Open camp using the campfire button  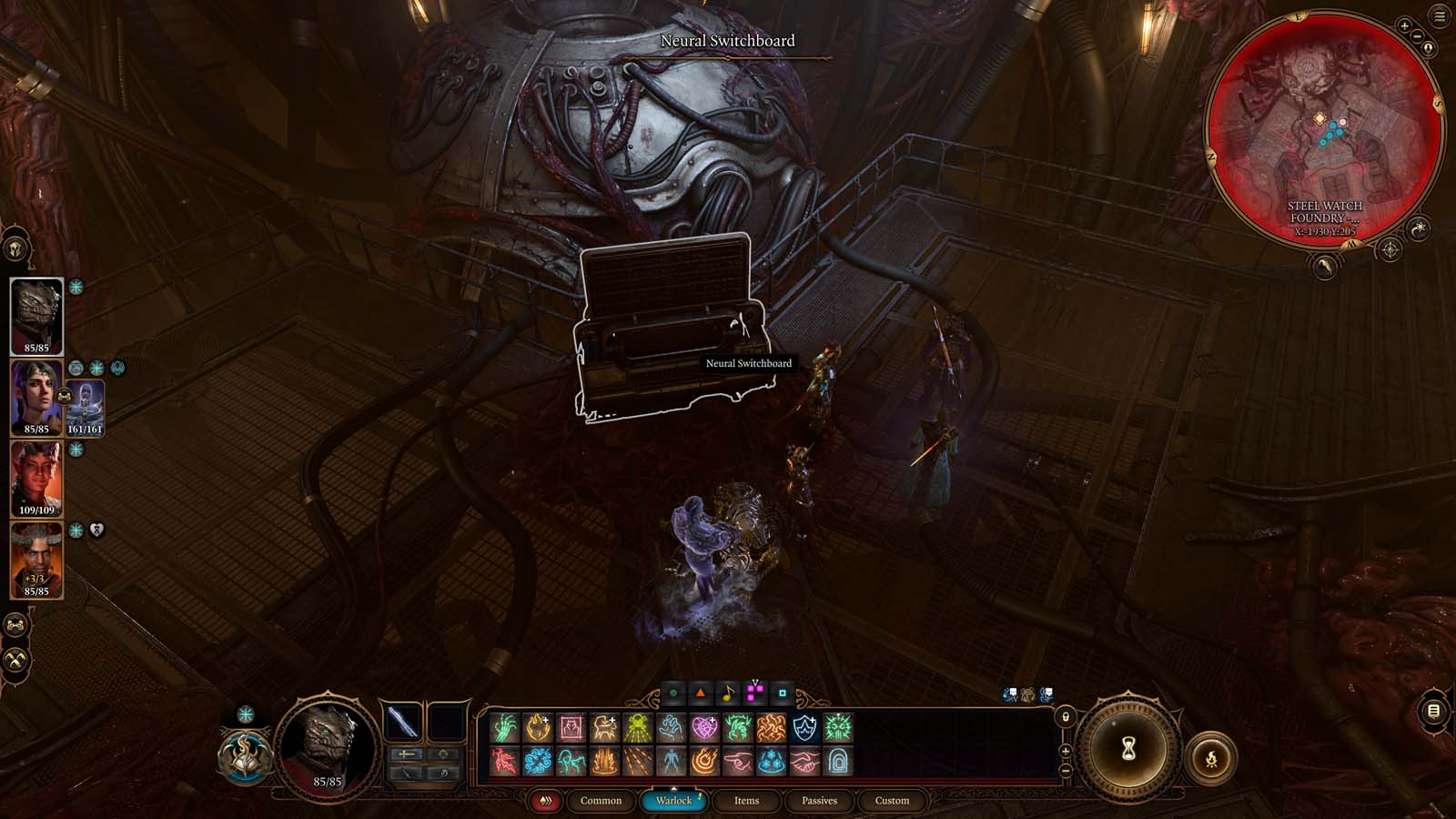(1211, 759)
